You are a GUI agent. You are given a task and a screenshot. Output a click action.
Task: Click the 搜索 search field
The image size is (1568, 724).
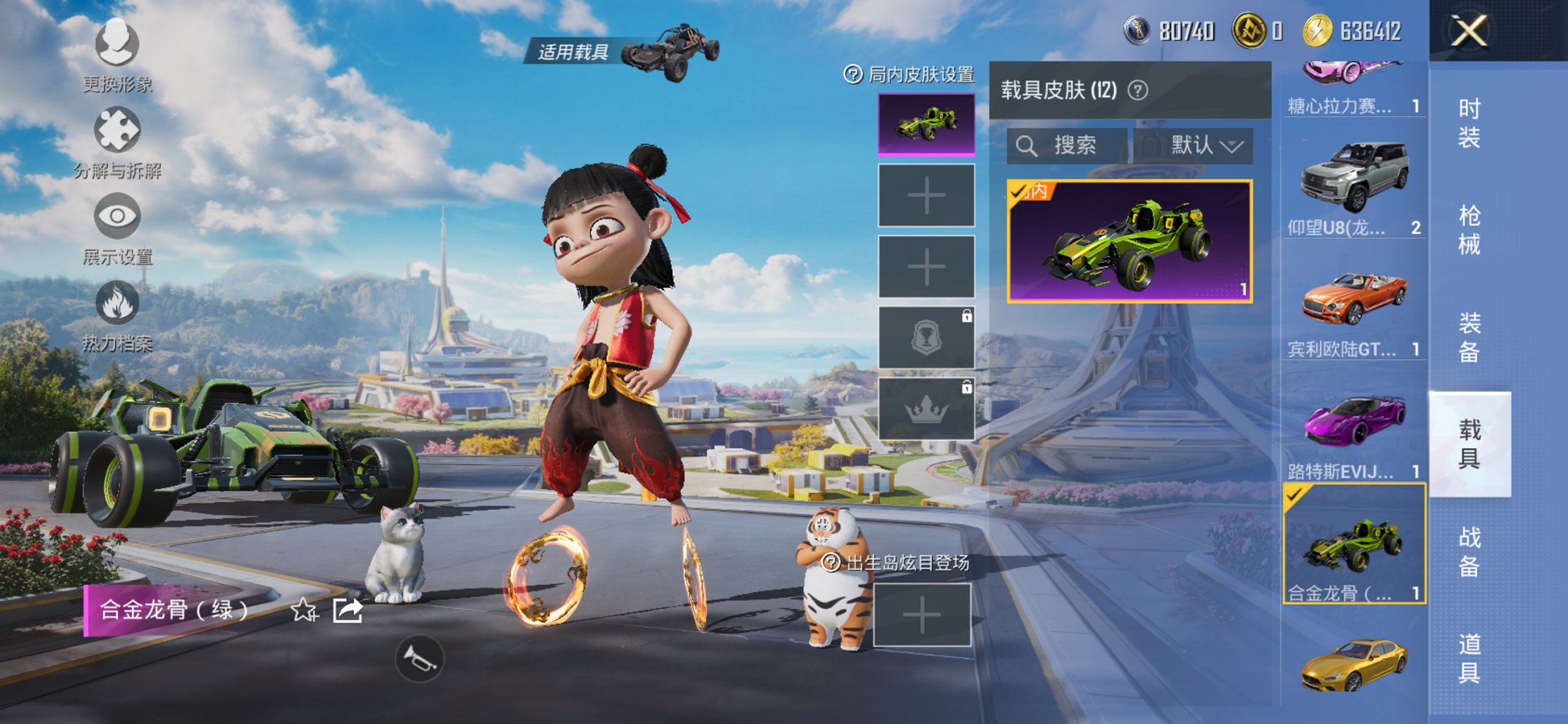[1067, 146]
